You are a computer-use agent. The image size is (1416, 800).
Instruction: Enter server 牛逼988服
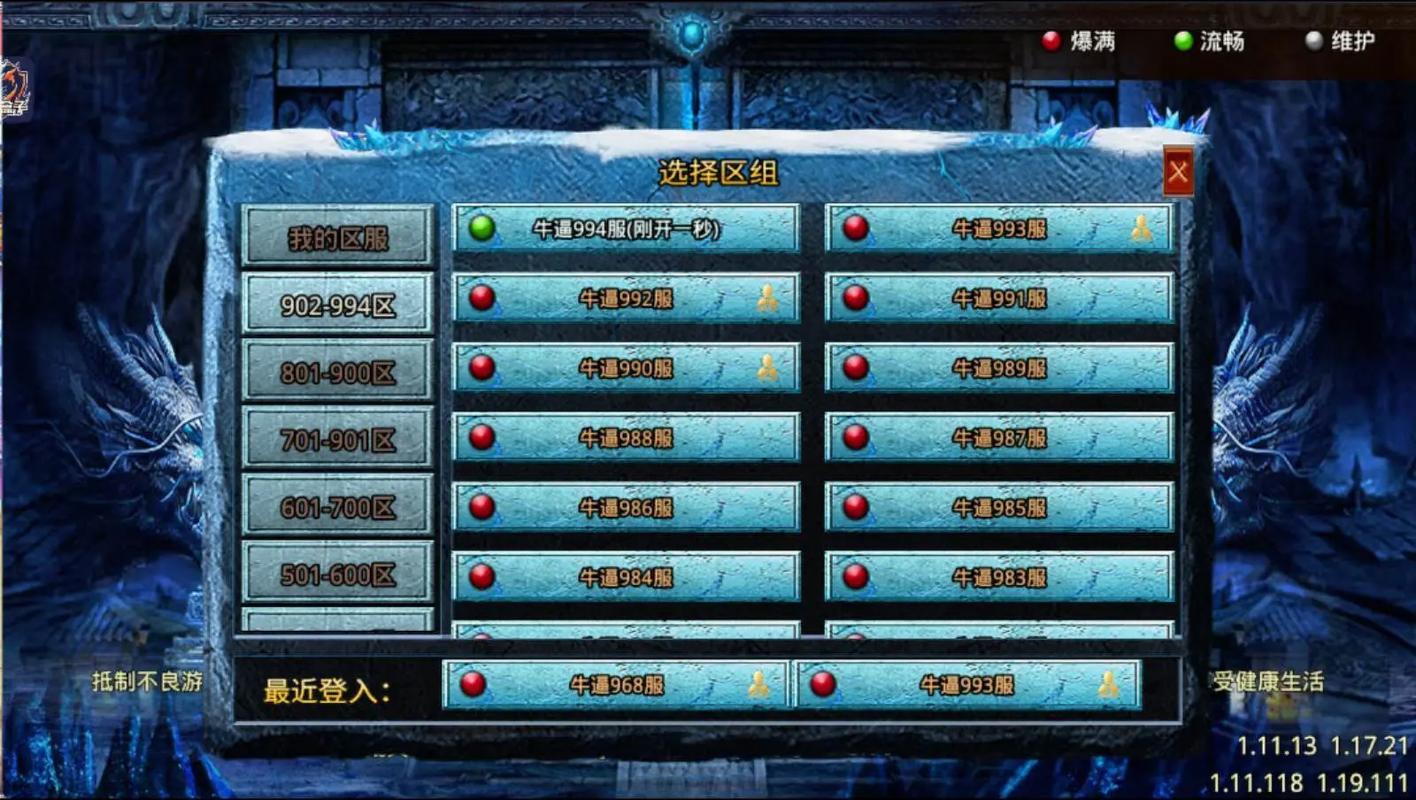(626, 438)
